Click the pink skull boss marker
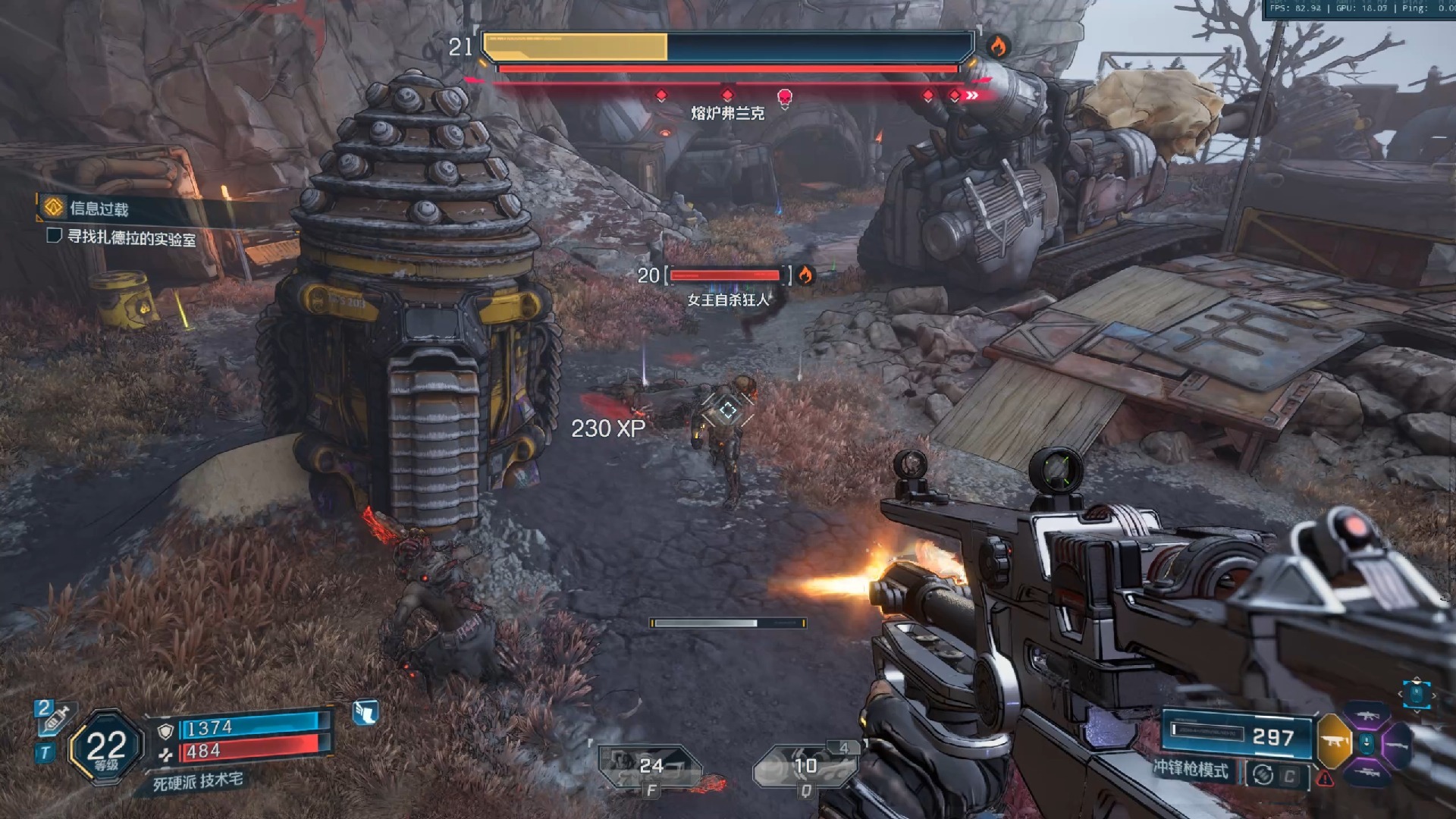Viewport: 1456px width, 819px height. (785, 97)
